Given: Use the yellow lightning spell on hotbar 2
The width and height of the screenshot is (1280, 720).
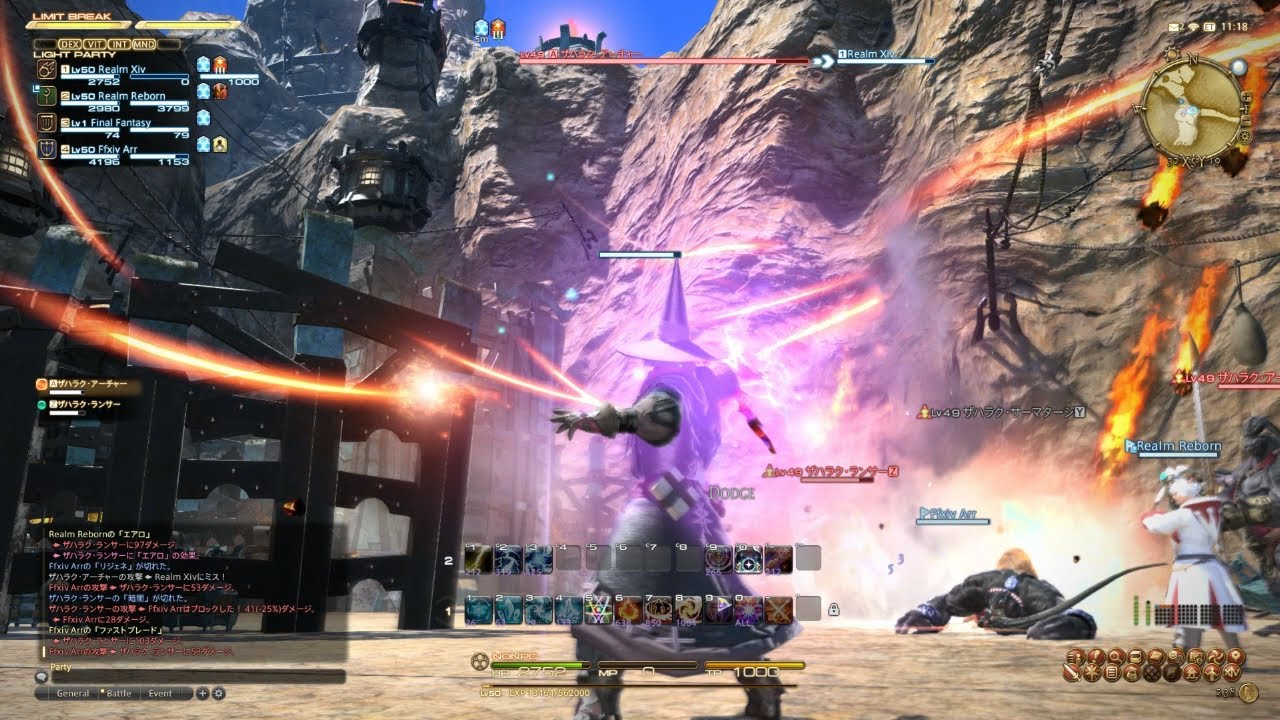Looking at the screenshot, I should point(478,558).
